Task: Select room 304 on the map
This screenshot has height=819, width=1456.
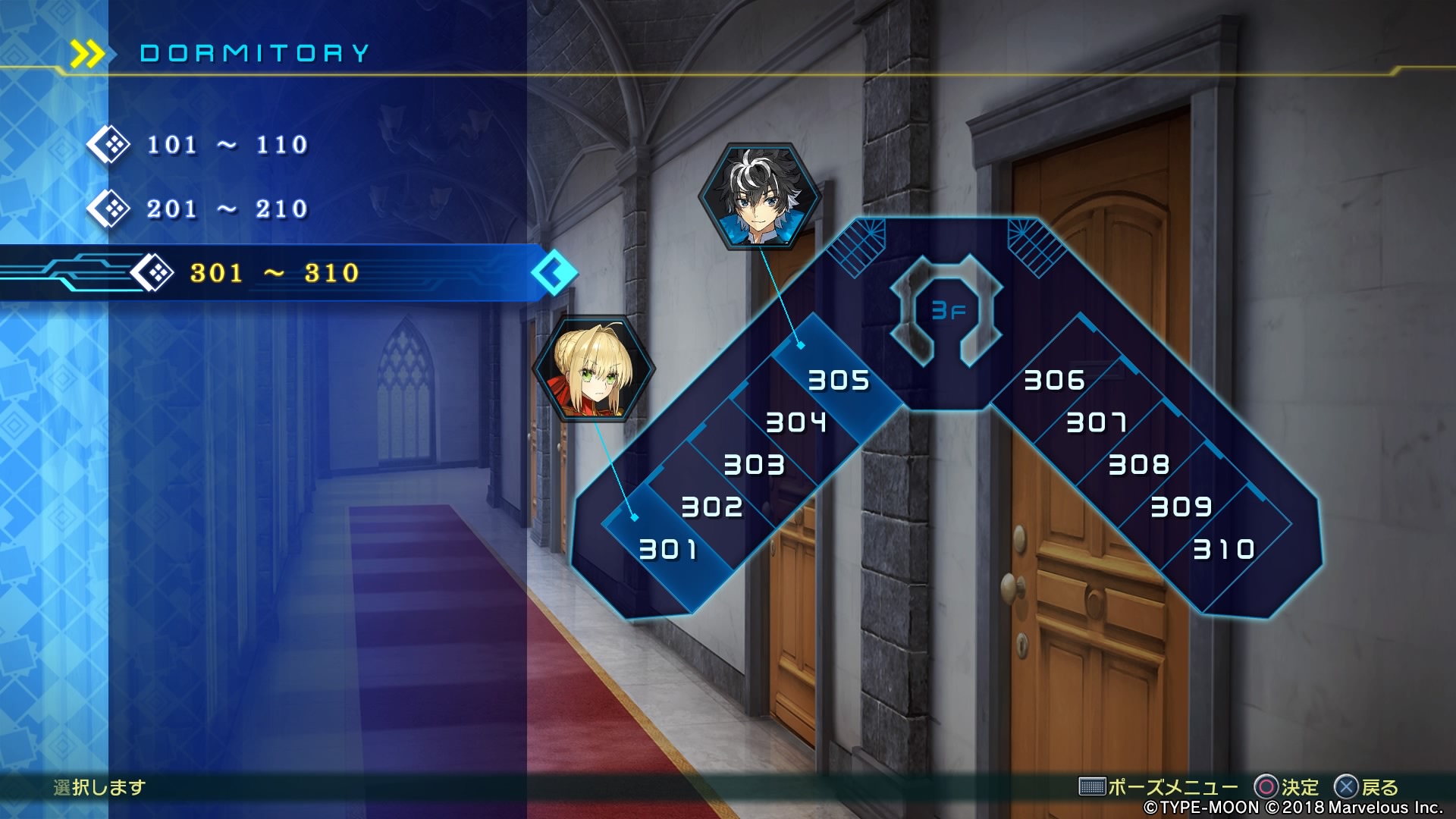Action: [795, 422]
